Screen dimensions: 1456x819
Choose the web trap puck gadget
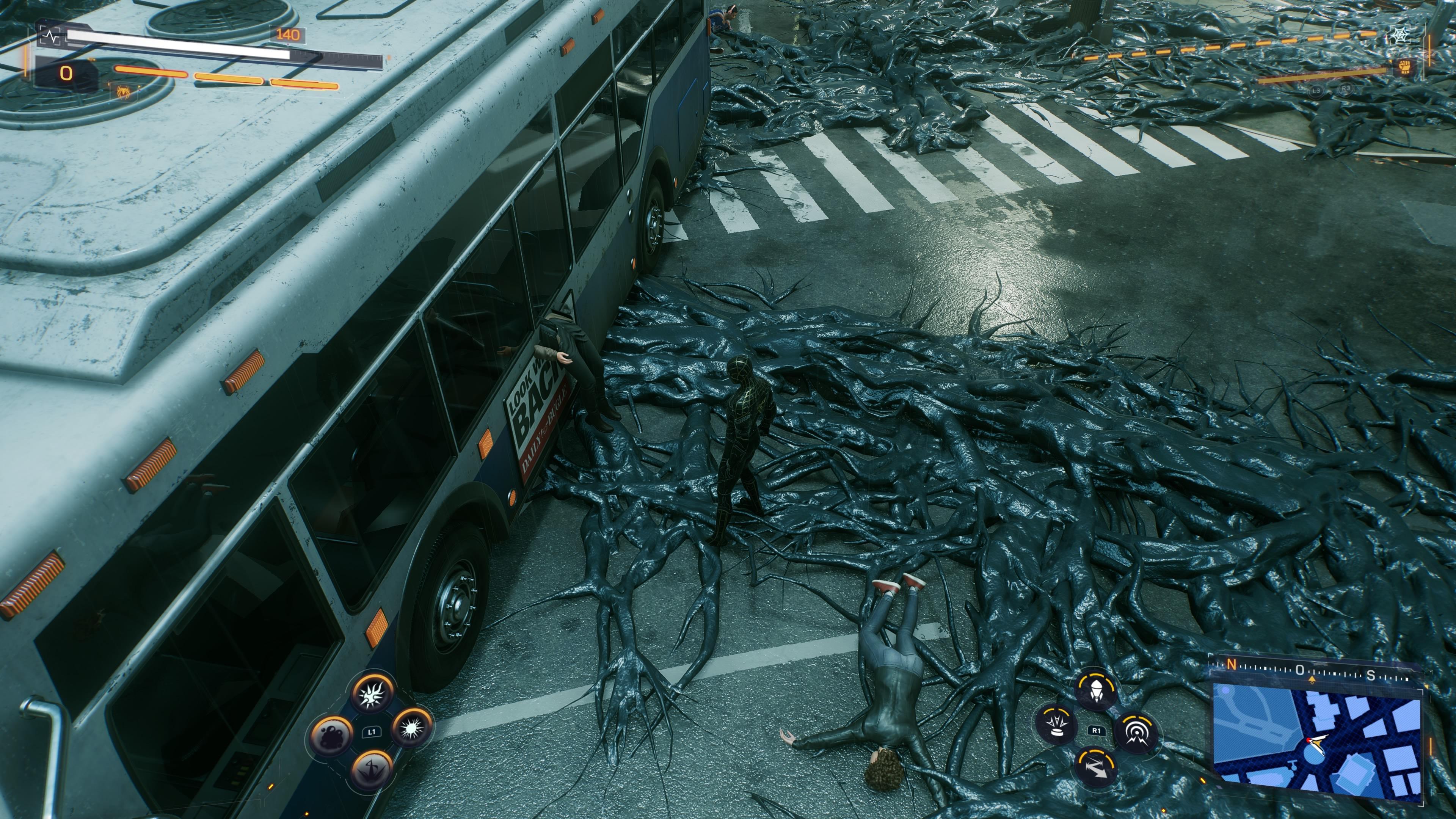coord(1056,725)
